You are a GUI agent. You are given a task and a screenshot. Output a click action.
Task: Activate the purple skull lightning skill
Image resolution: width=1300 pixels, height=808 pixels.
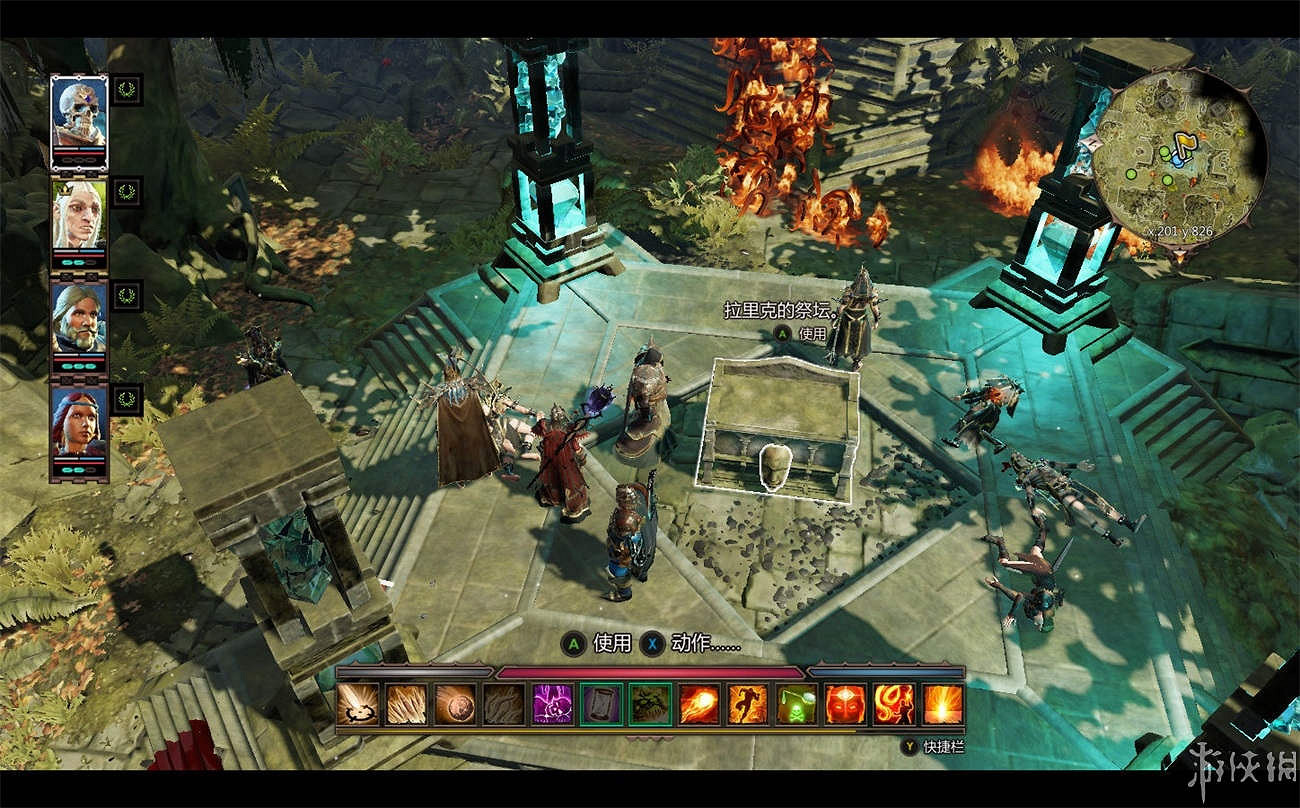(x=553, y=704)
